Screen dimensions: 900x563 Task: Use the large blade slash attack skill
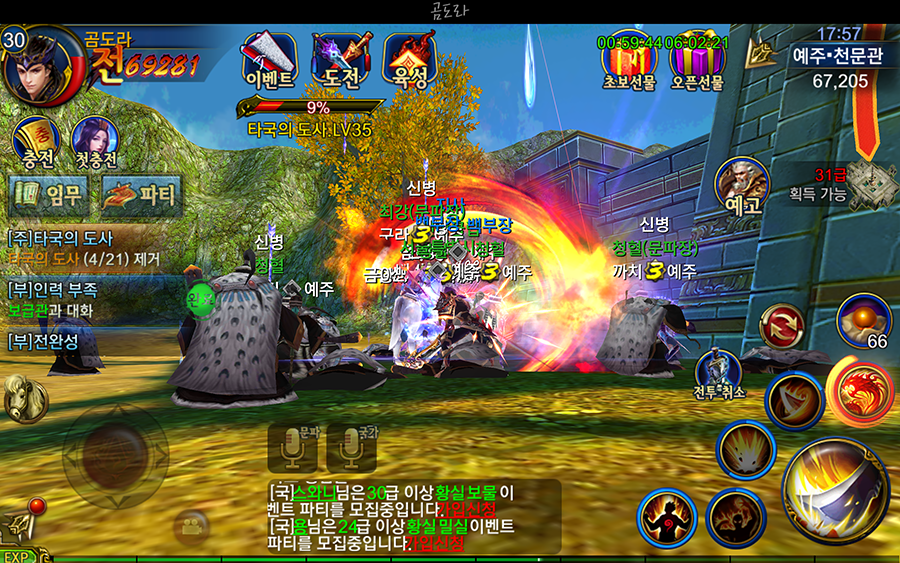[x=835, y=490]
